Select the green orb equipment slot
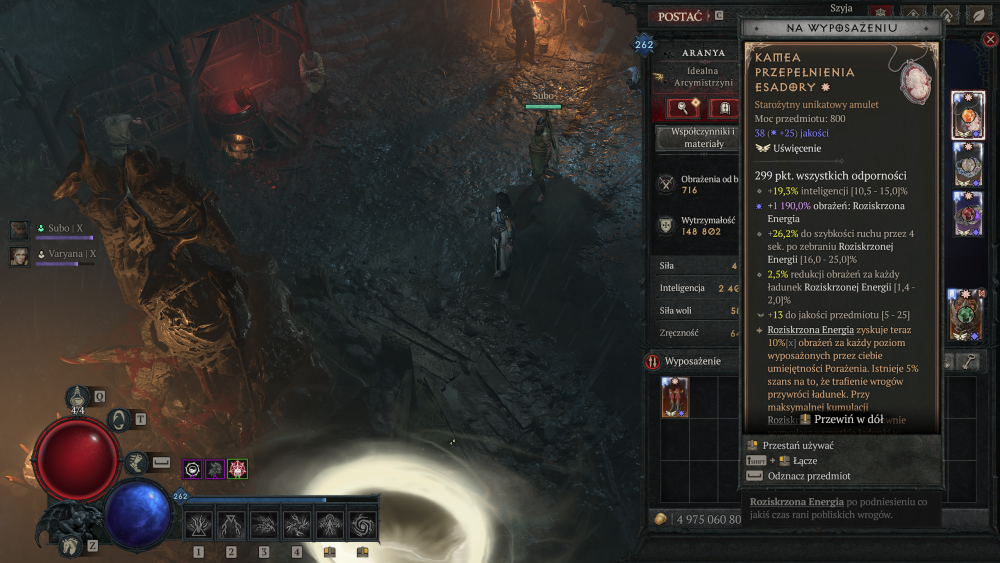This screenshot has height=563, width=1000. 968,314
